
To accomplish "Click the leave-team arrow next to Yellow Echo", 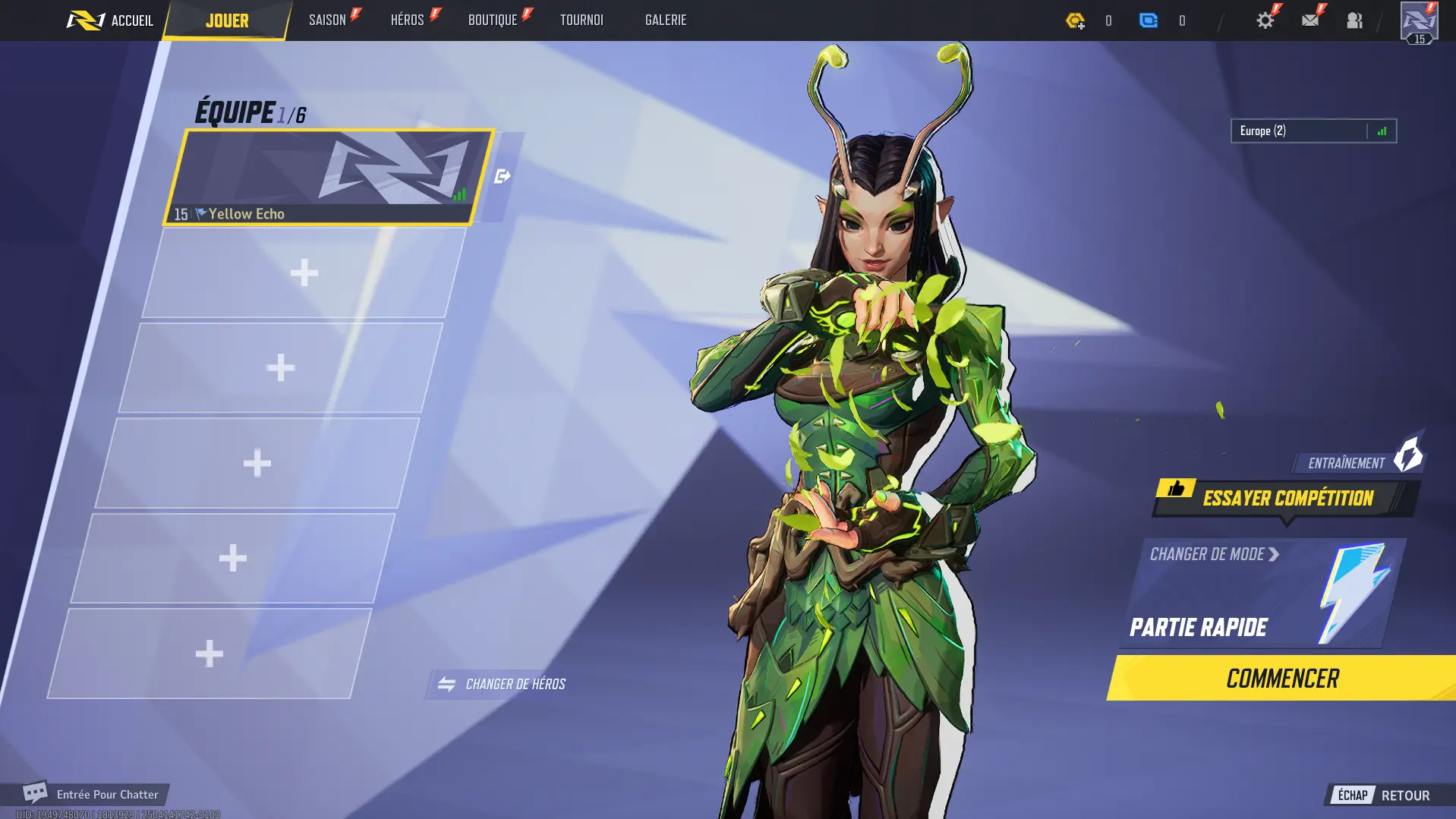I will [502, 175].
